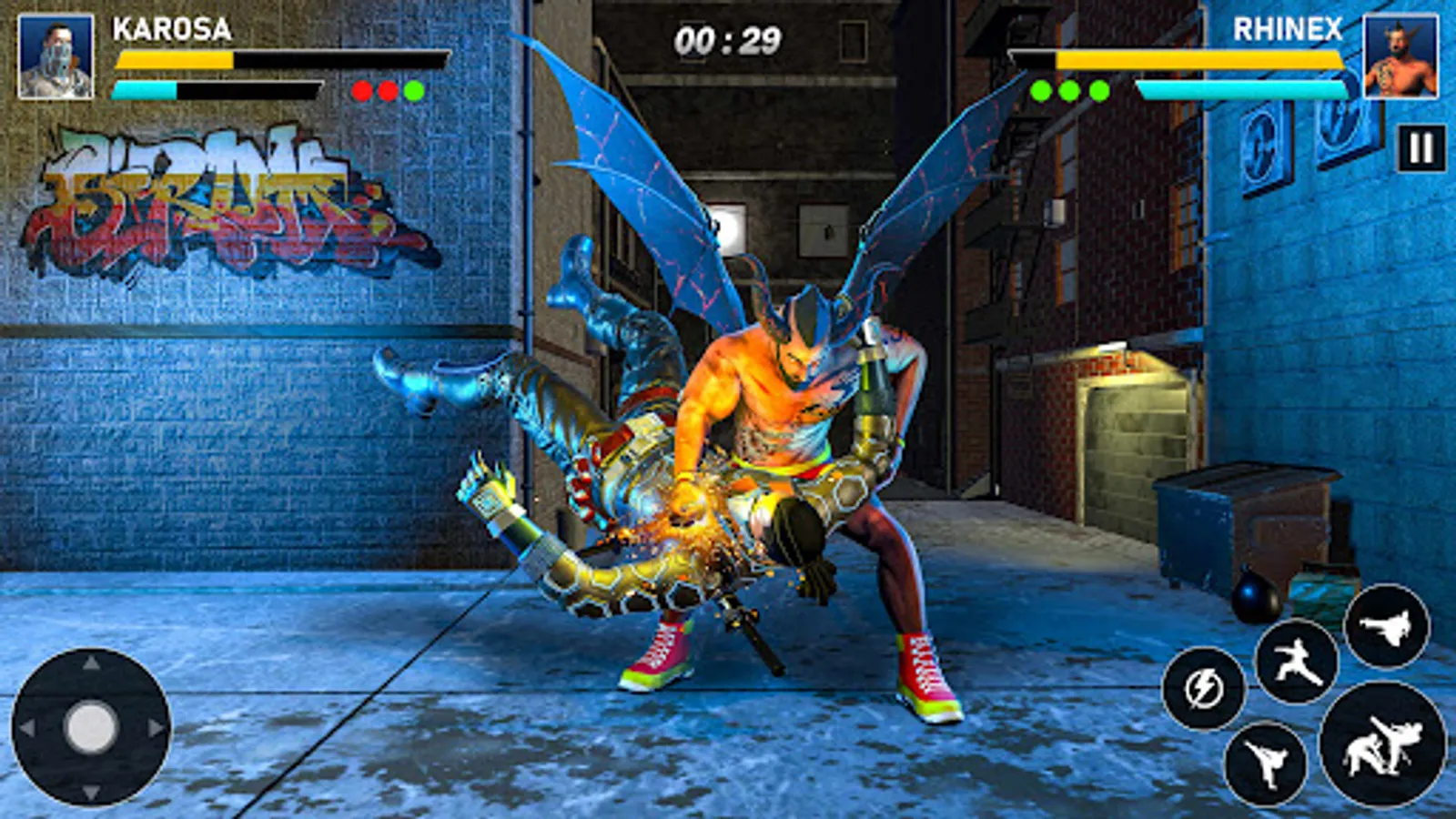Click the match timer showing 00:29
The height and width of the screenshot is (819, 1456).
727,38
